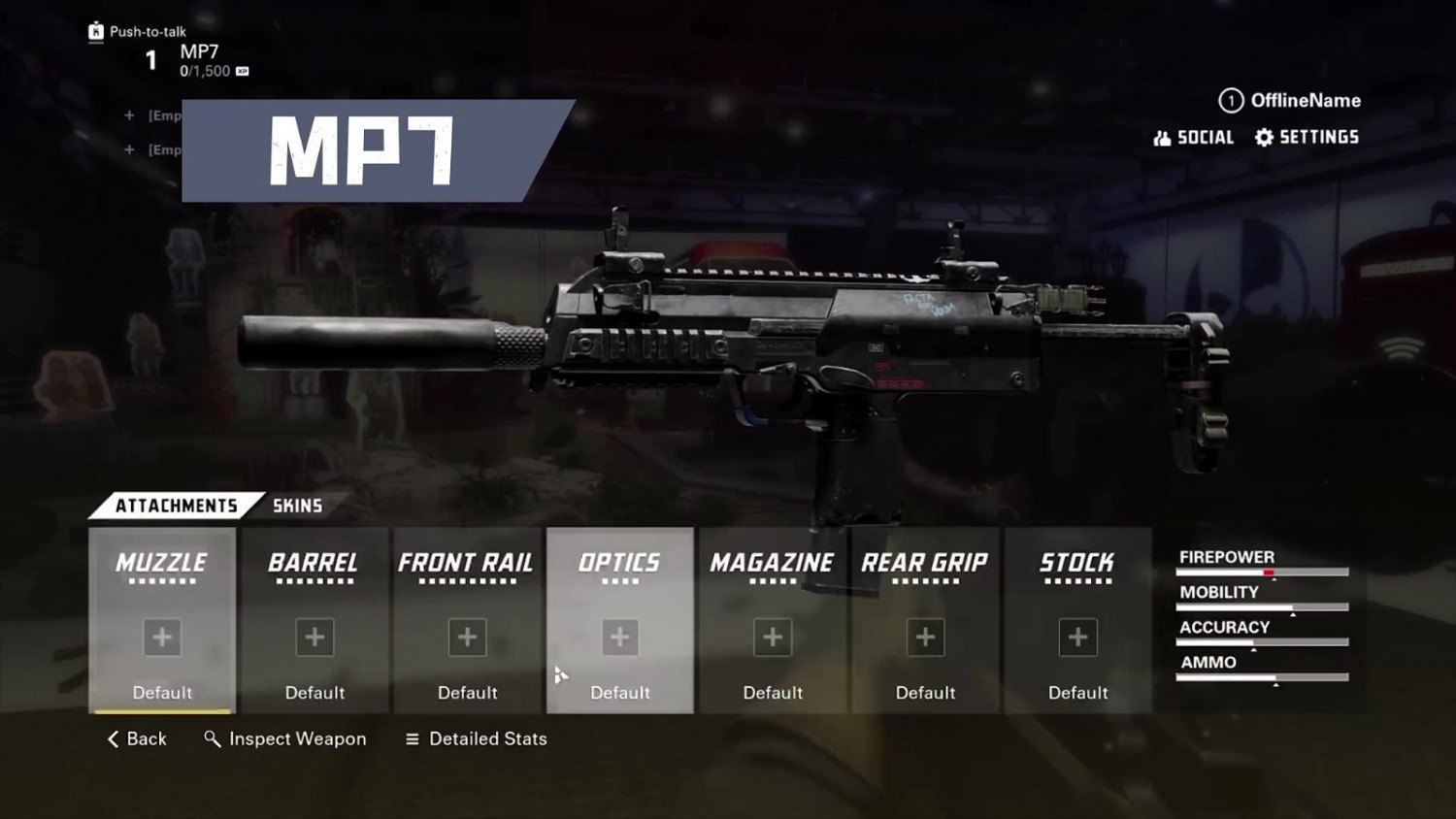The width and height of the screenshot is (1456, 819).
Task: Click Inspect Weapon
Action: [285, 739]
